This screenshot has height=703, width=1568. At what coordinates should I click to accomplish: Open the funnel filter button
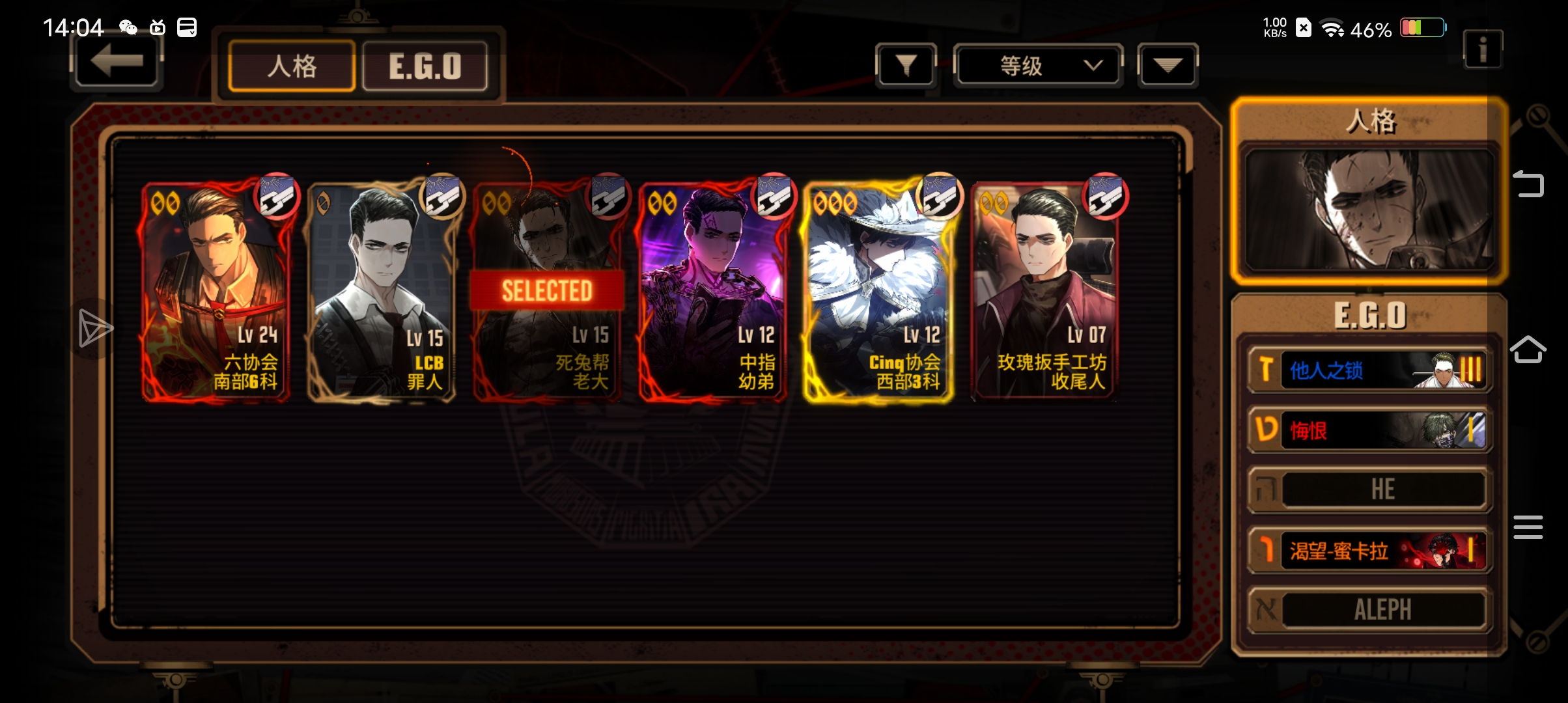906,65
